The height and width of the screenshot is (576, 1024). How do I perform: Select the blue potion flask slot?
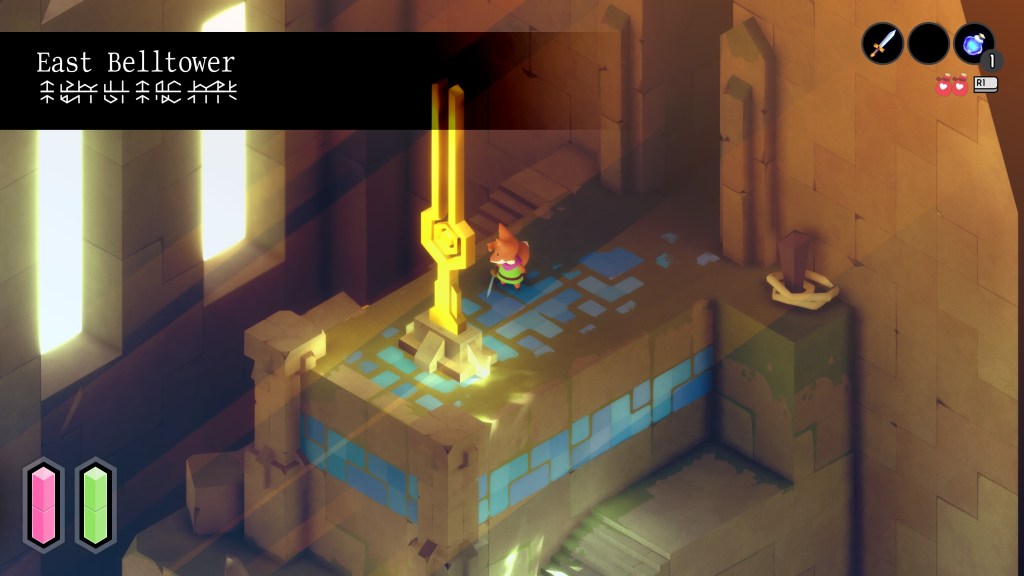(973, 44)
